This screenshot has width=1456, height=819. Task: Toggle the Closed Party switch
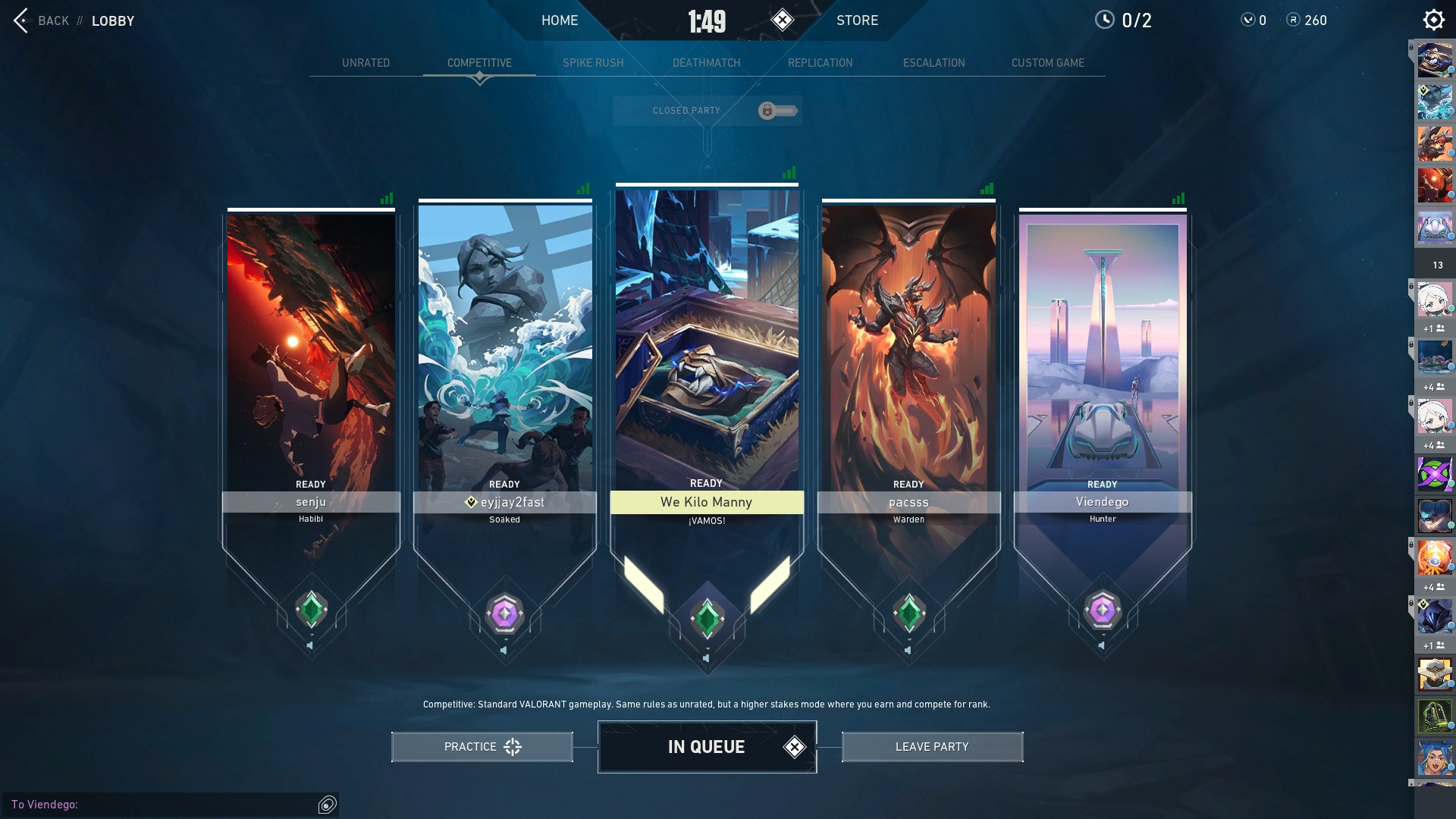tap(777, 111)
